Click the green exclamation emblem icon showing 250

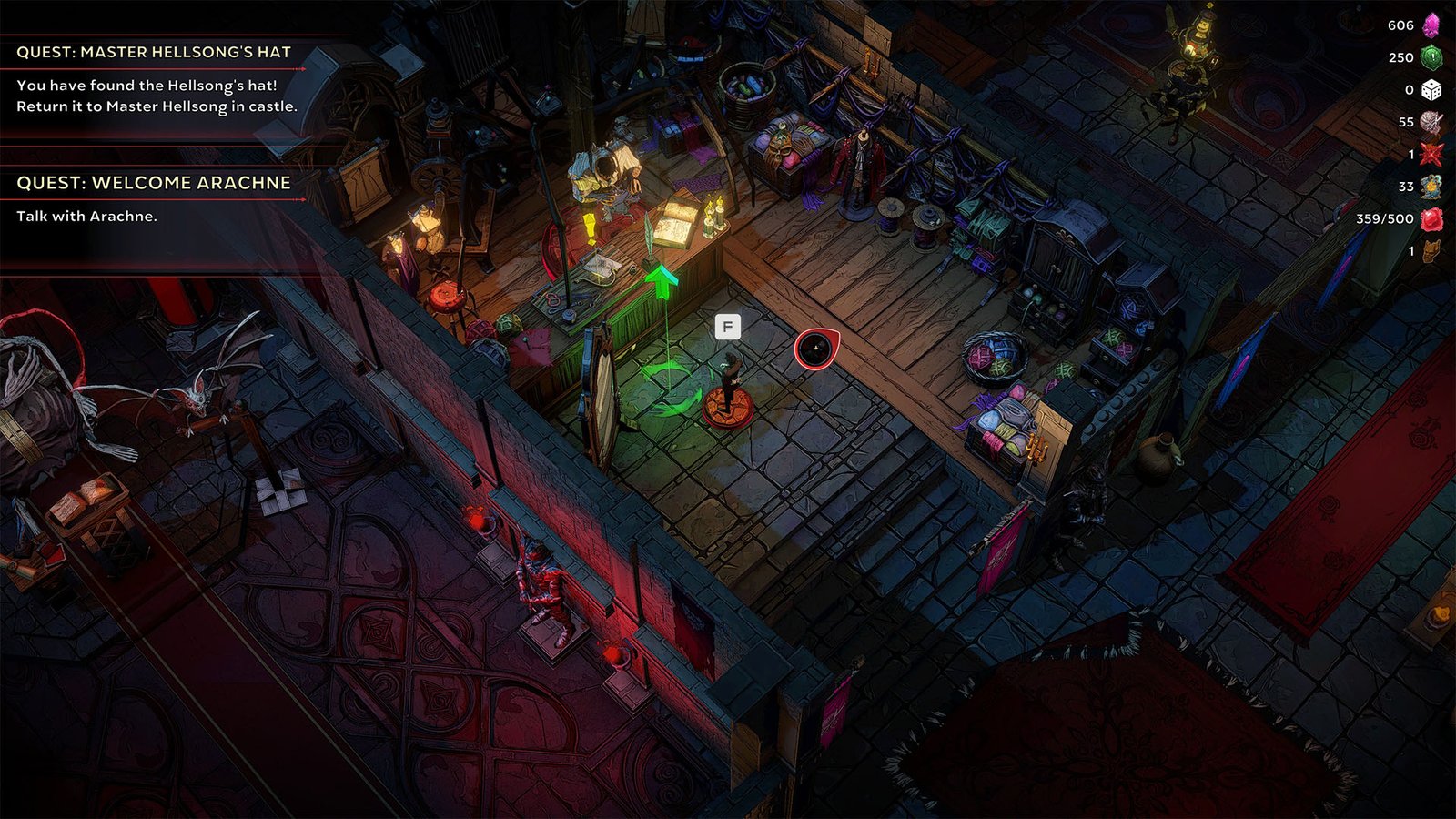[x=1431, y=58]
